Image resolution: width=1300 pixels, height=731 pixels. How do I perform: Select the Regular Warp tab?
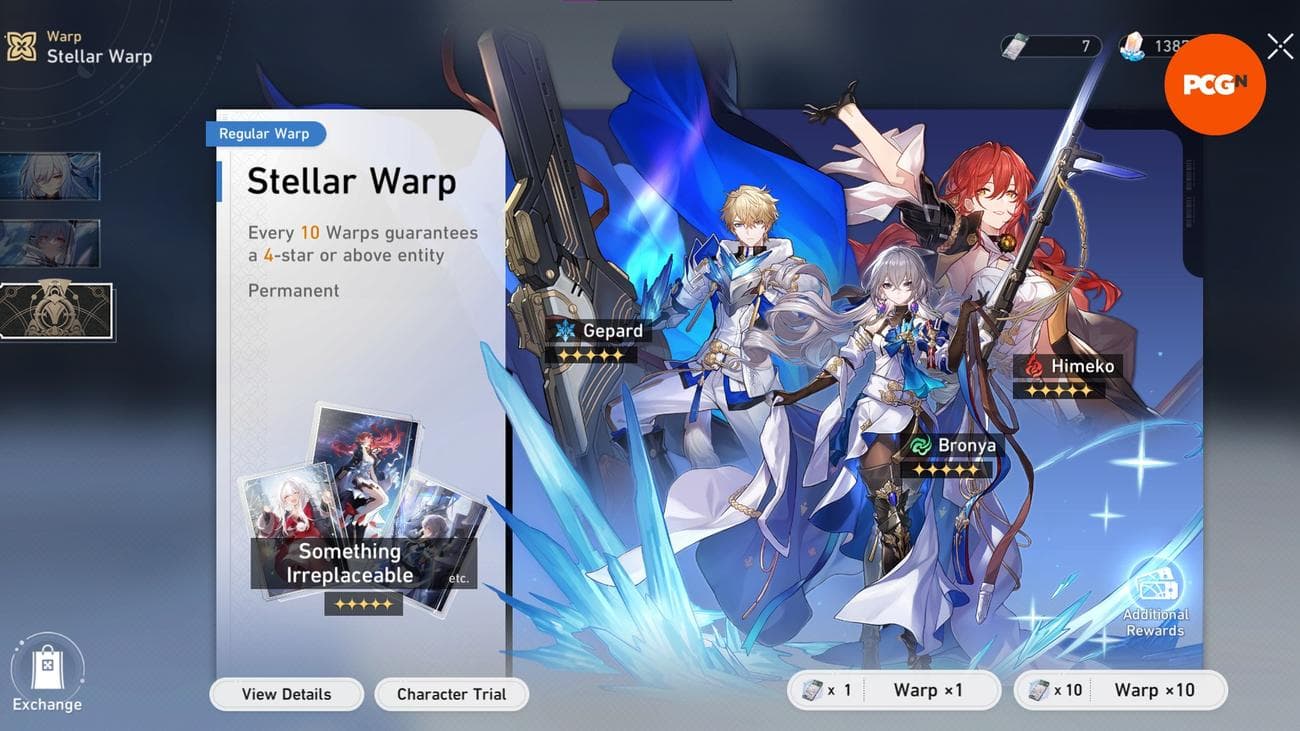(265, 133)
